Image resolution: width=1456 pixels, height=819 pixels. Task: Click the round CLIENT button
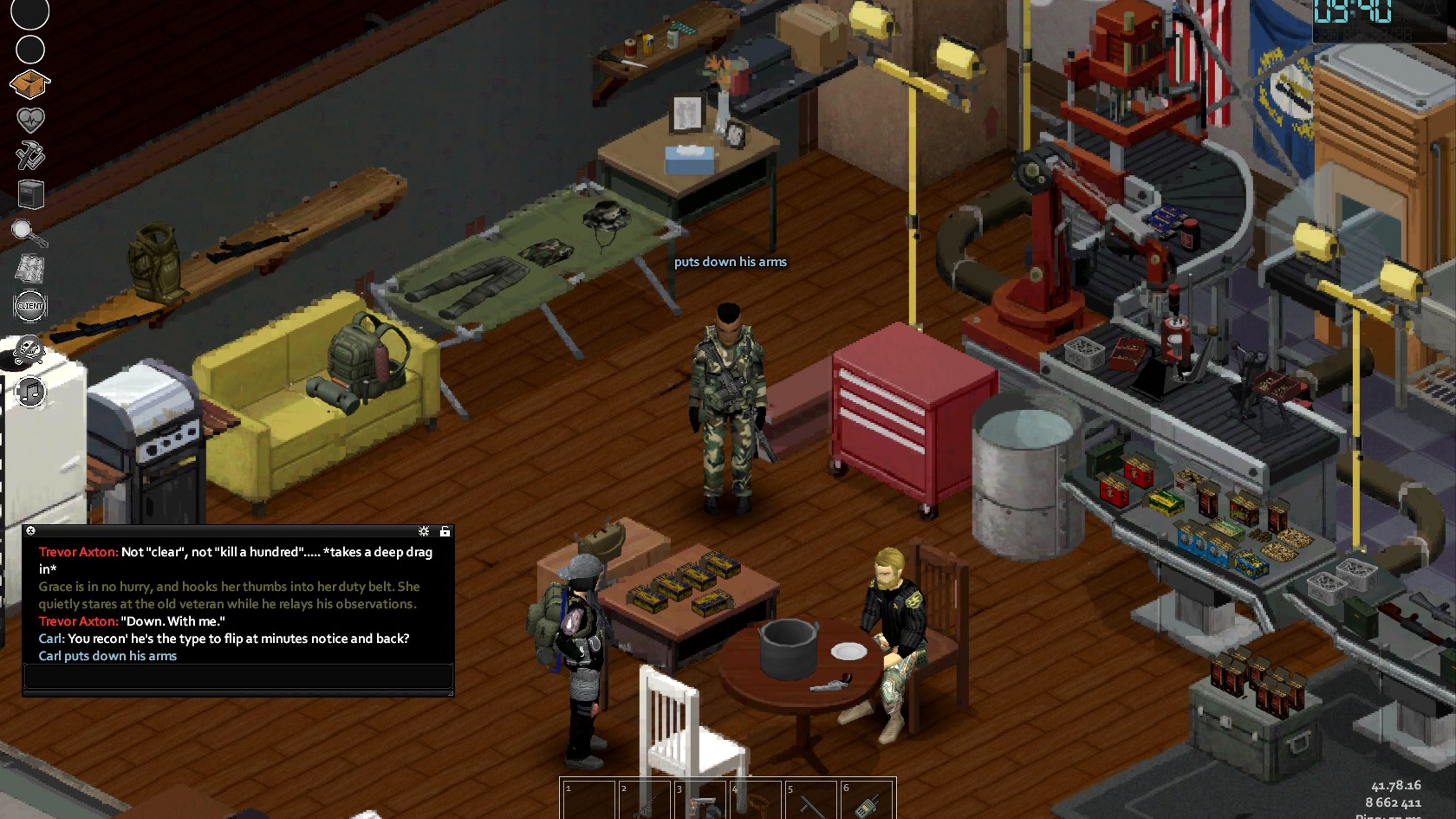[x=30, y=306]
